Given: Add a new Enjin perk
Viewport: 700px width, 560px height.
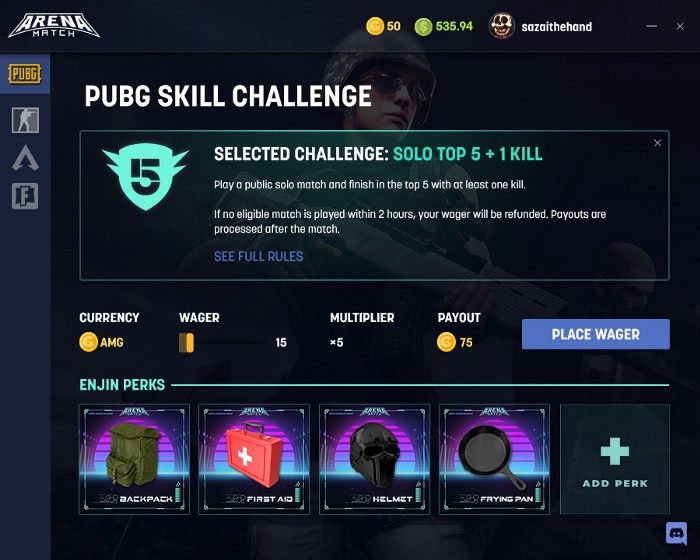Looking at the screenshot, I should [614, 459].
